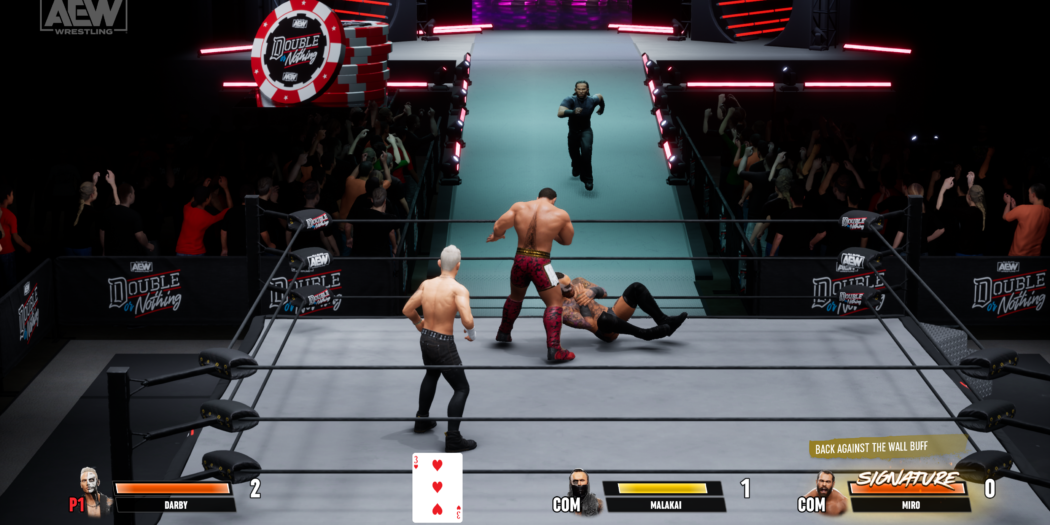Select the three of hearts card
Viewport: 1050px width, 525px height.
click(x=437, y=487)
